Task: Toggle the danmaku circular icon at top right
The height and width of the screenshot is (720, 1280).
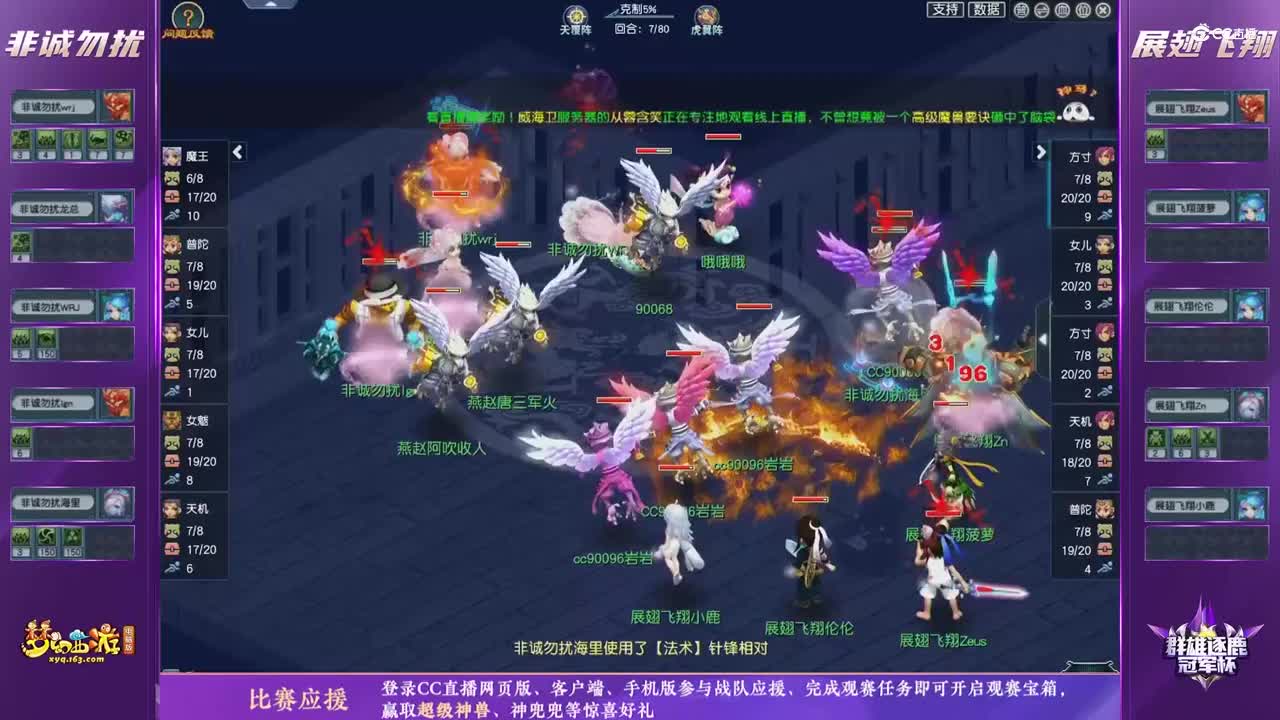Action: [1023, 10]
